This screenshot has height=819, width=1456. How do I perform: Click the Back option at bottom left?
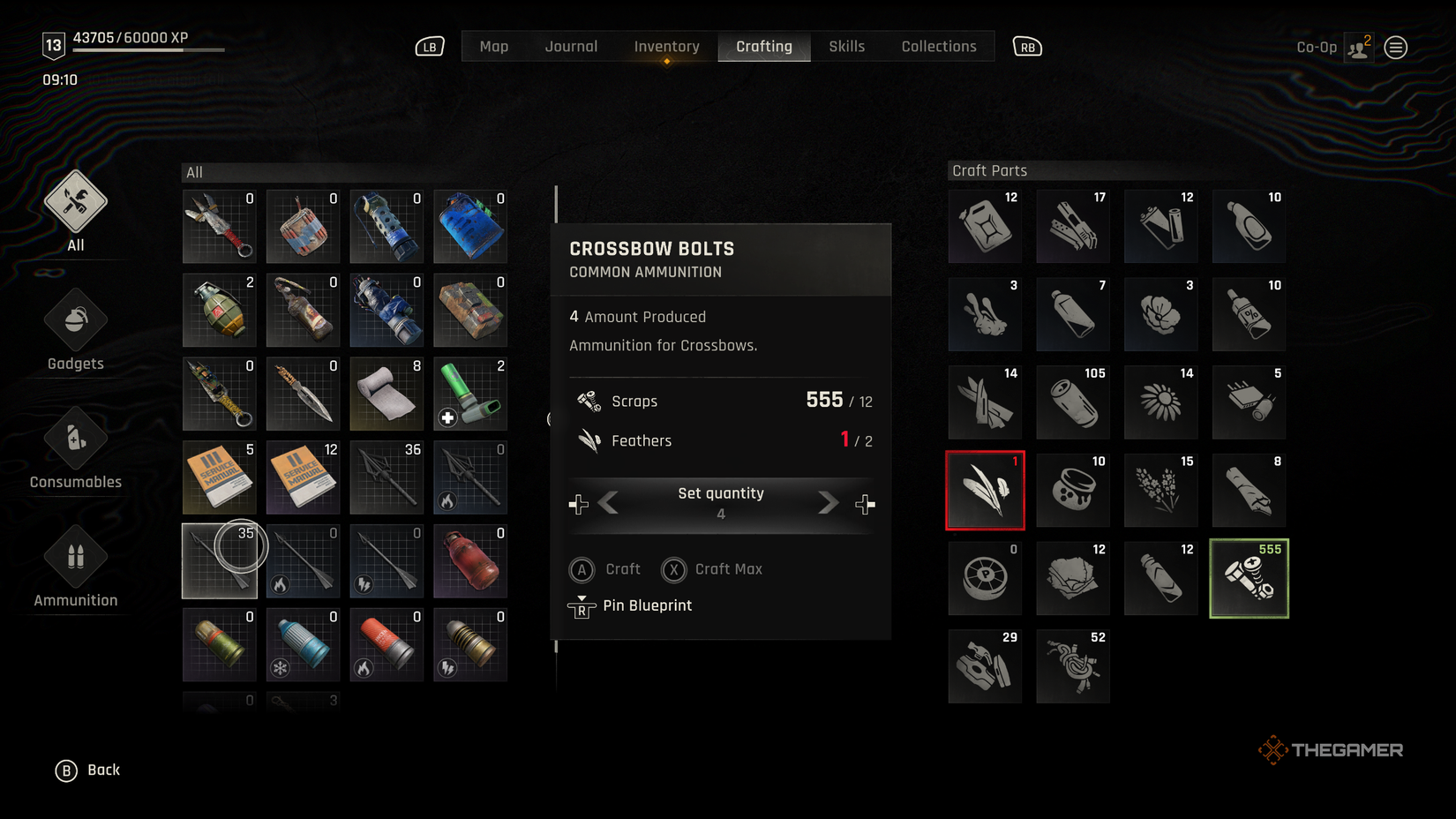(x=88, y=770)
